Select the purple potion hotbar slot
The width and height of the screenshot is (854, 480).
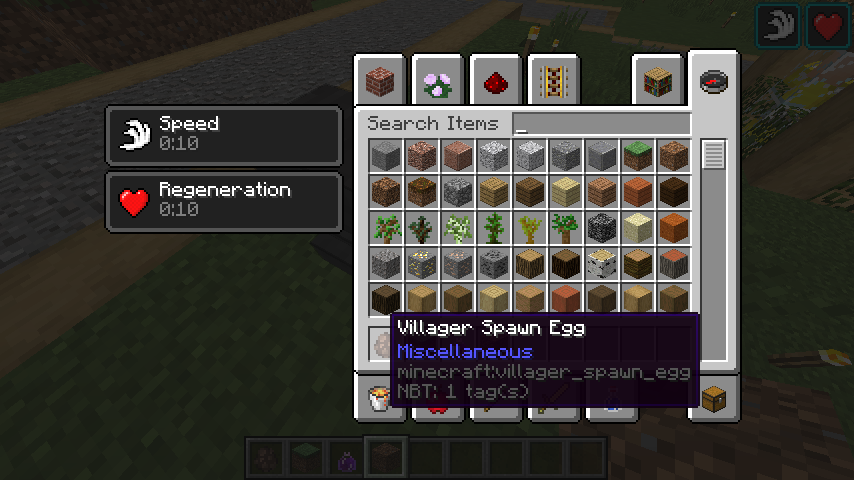[x=345, y=458]
